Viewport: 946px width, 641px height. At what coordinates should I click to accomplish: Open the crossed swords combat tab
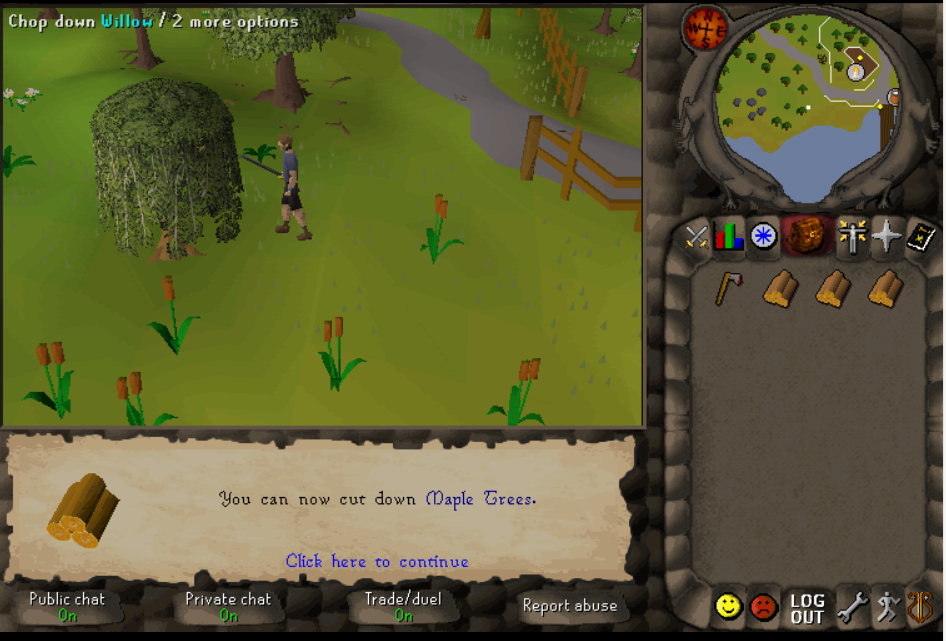pyautogui.click(x=697, y=237)
